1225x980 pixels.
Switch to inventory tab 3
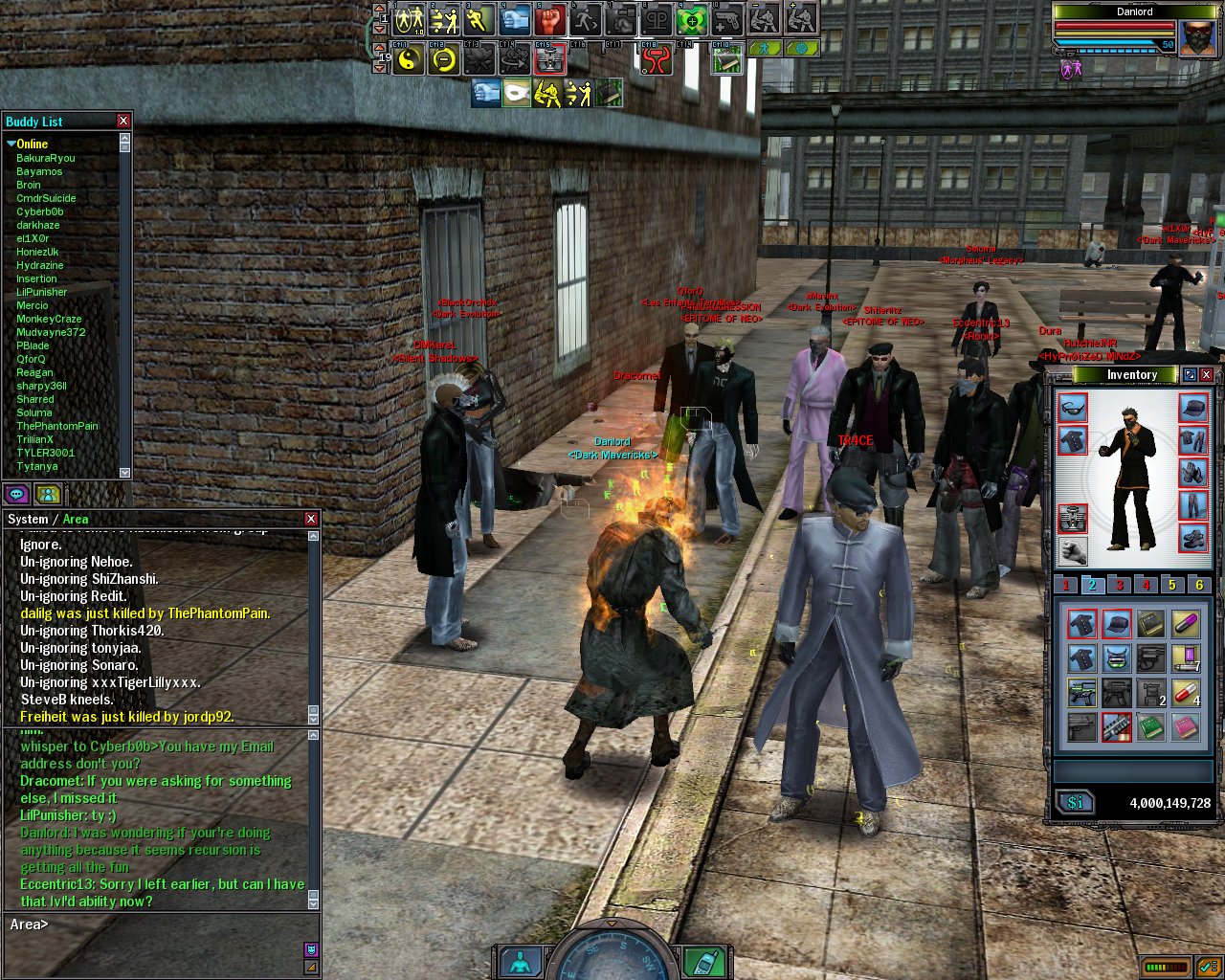tap(1119, 585)
